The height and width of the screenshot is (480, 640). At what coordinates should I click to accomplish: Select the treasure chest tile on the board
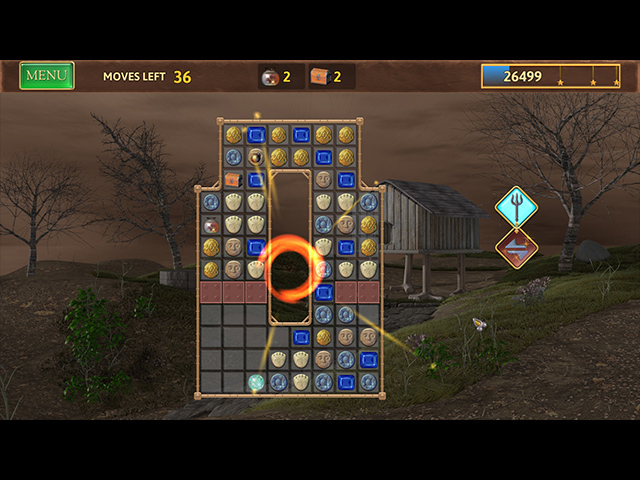pyautogui.click(x=234, y=179)
